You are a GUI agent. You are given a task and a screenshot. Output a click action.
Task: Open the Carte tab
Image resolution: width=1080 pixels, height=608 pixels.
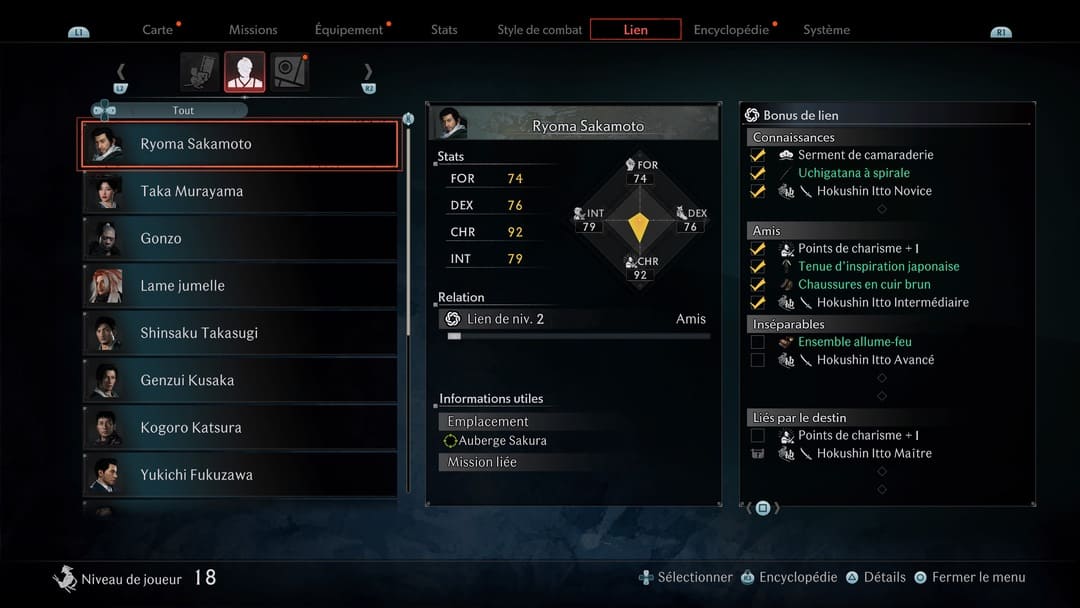pyautogui.click(x=158, y=30)
